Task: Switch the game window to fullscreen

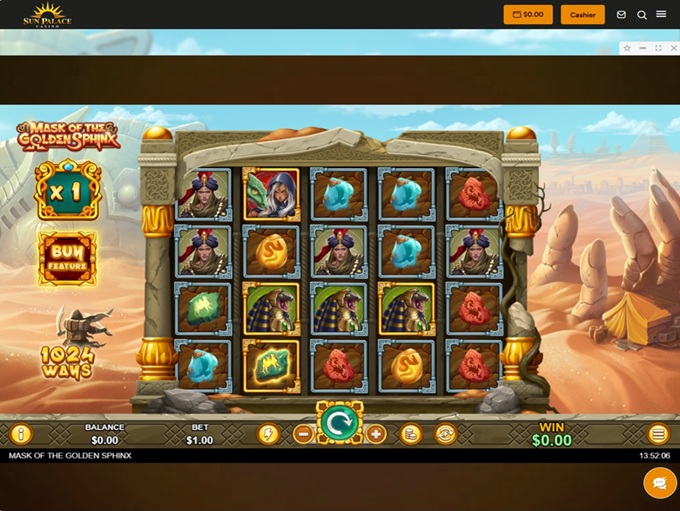Action: pos(658,48)
